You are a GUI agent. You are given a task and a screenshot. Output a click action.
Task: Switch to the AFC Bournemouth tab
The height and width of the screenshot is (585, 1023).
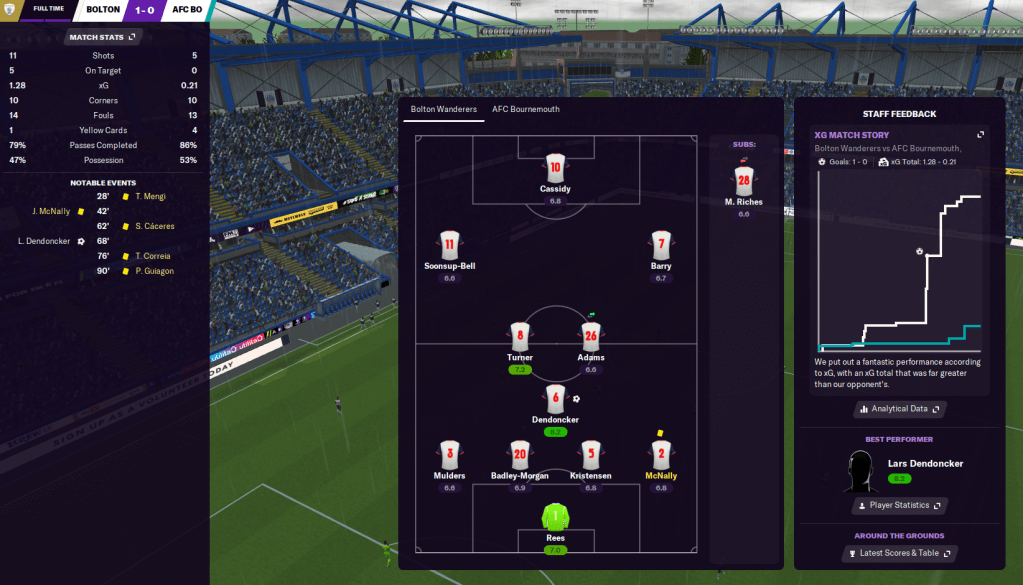[525, 109]
